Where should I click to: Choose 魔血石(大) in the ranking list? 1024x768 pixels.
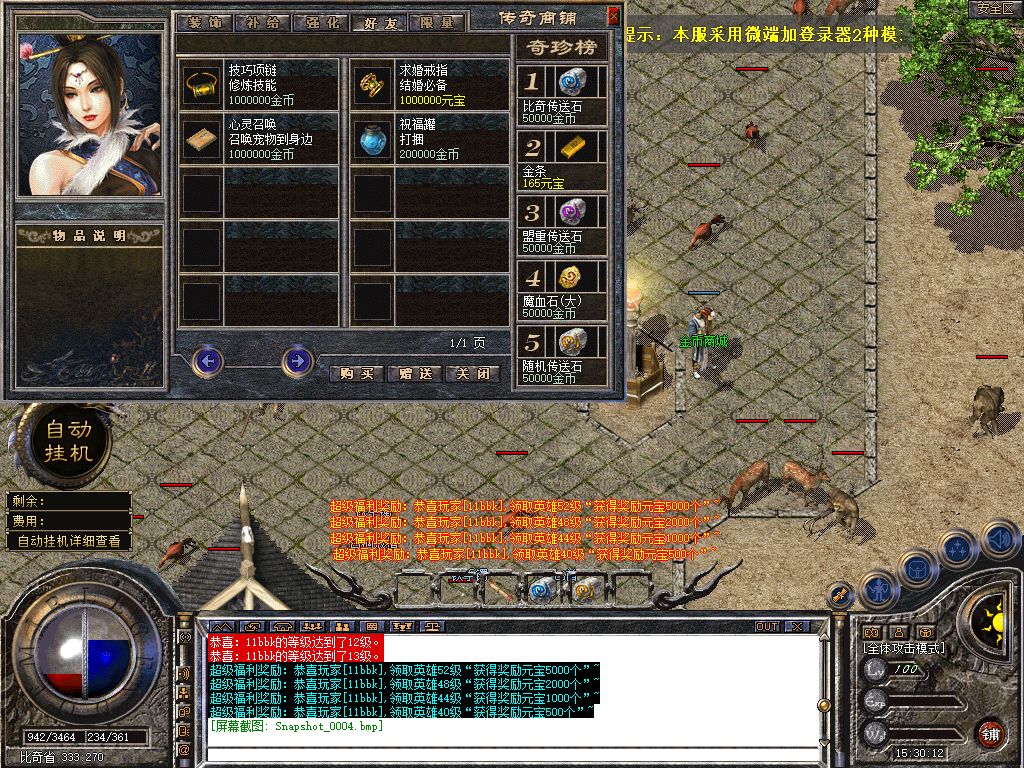click(x=562, y=290)
